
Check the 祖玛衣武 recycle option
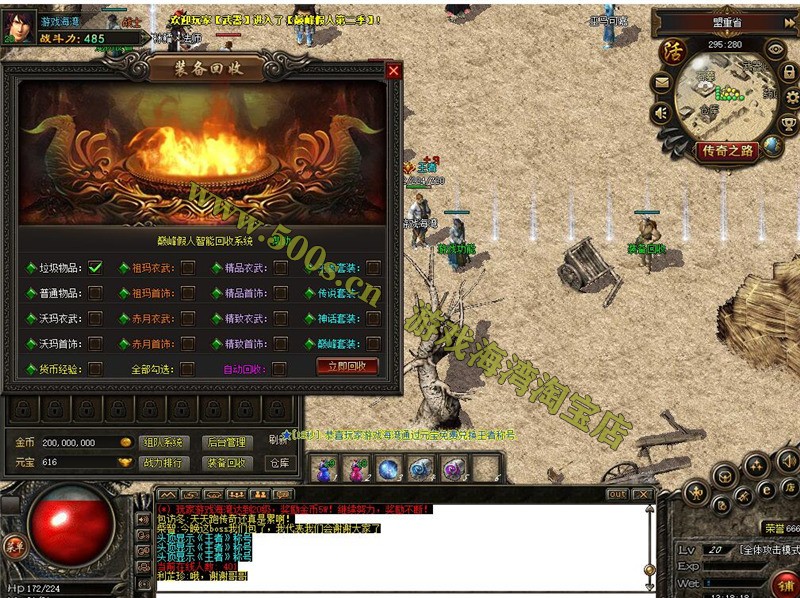pyautogui.click(x=188, y=267)
